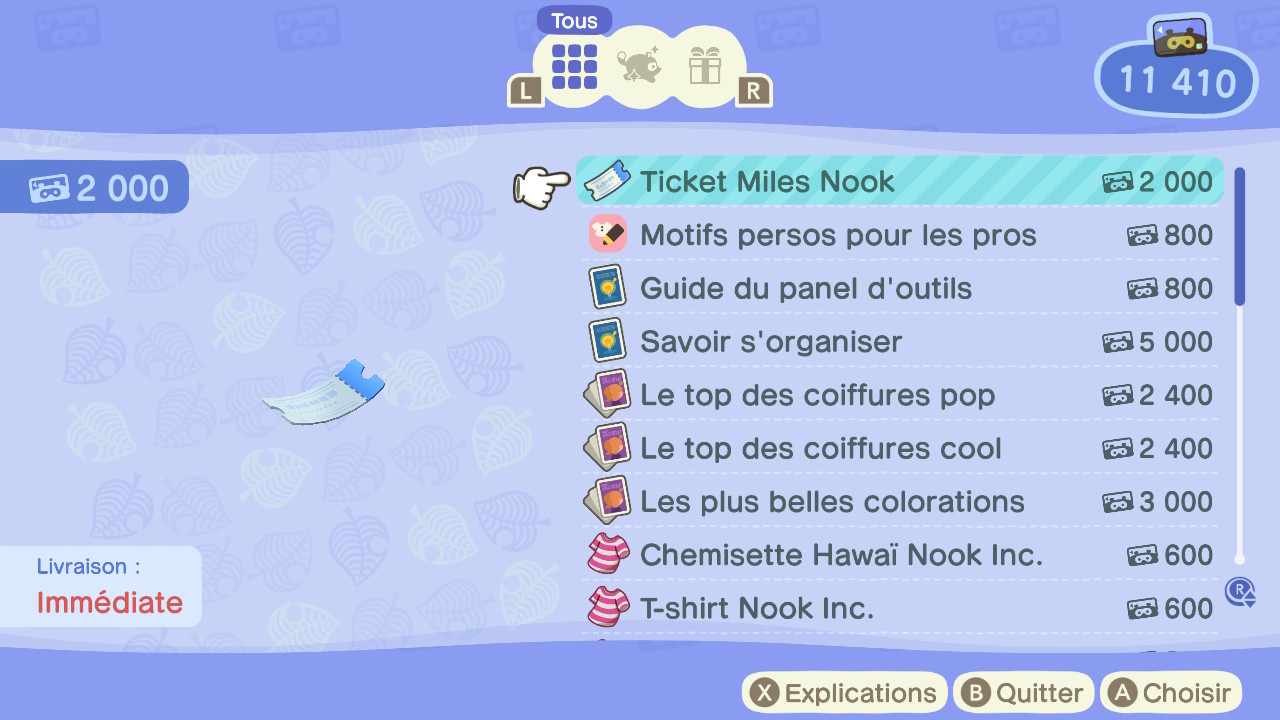Open Explications with the X button
The height and width of the screenshot is (720, 1280).
(x=843, y=692)
